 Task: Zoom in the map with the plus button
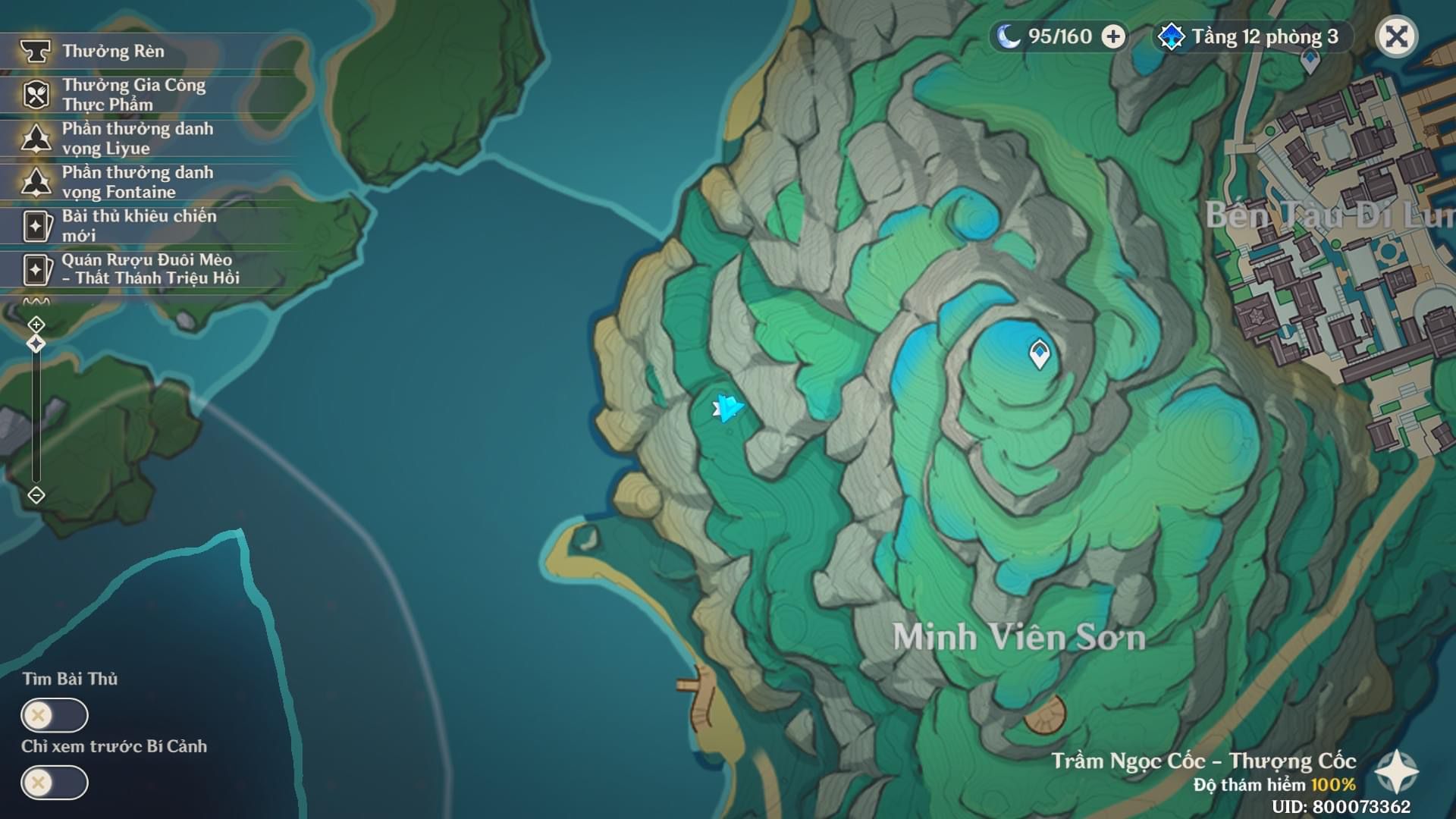point(36,325)
